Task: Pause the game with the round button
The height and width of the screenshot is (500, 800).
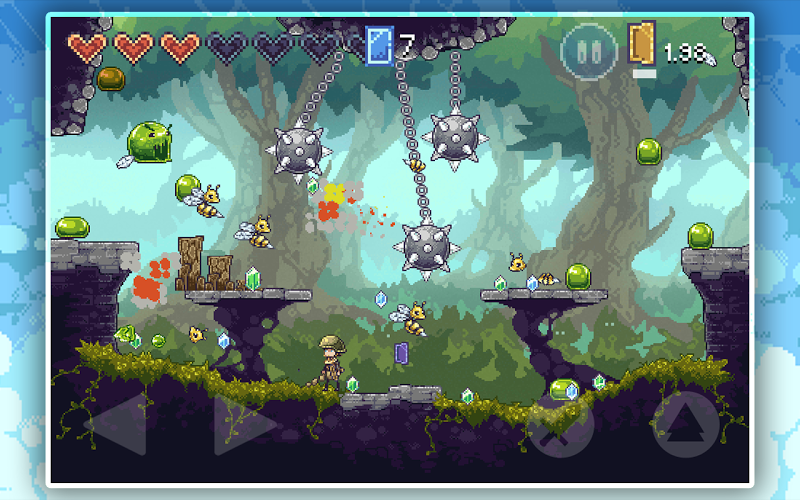Action: [x=588, y=52]
